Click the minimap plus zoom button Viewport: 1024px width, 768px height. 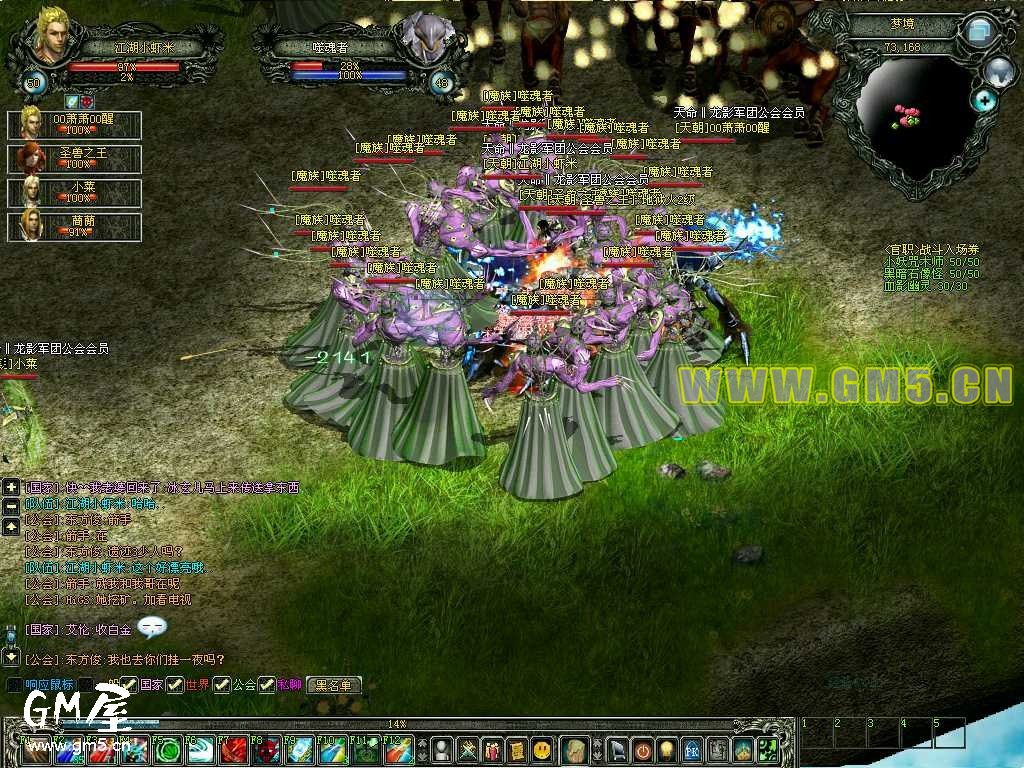pos(985,100)
